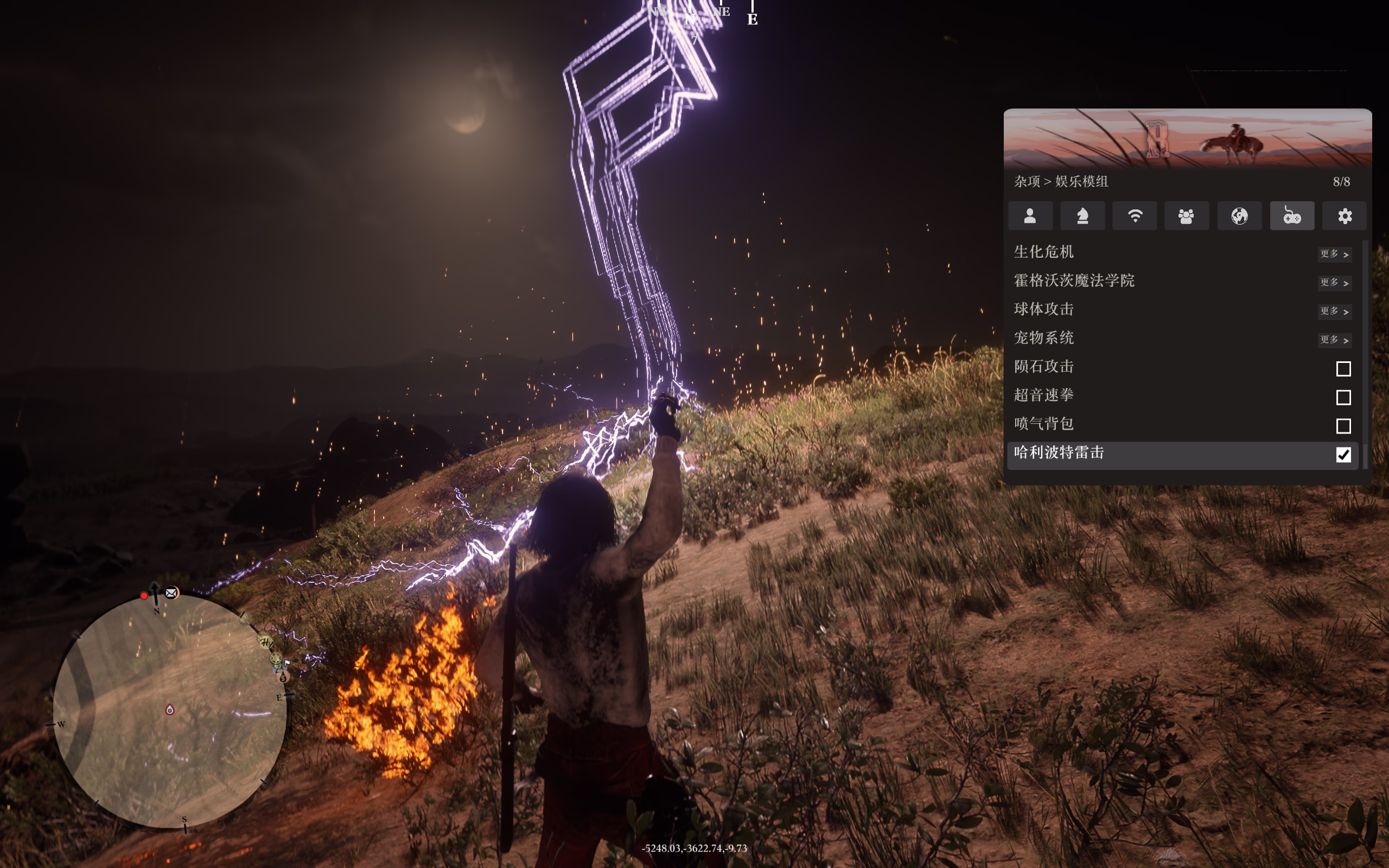Open the 宠物系统 submenu

[1334, 340]
